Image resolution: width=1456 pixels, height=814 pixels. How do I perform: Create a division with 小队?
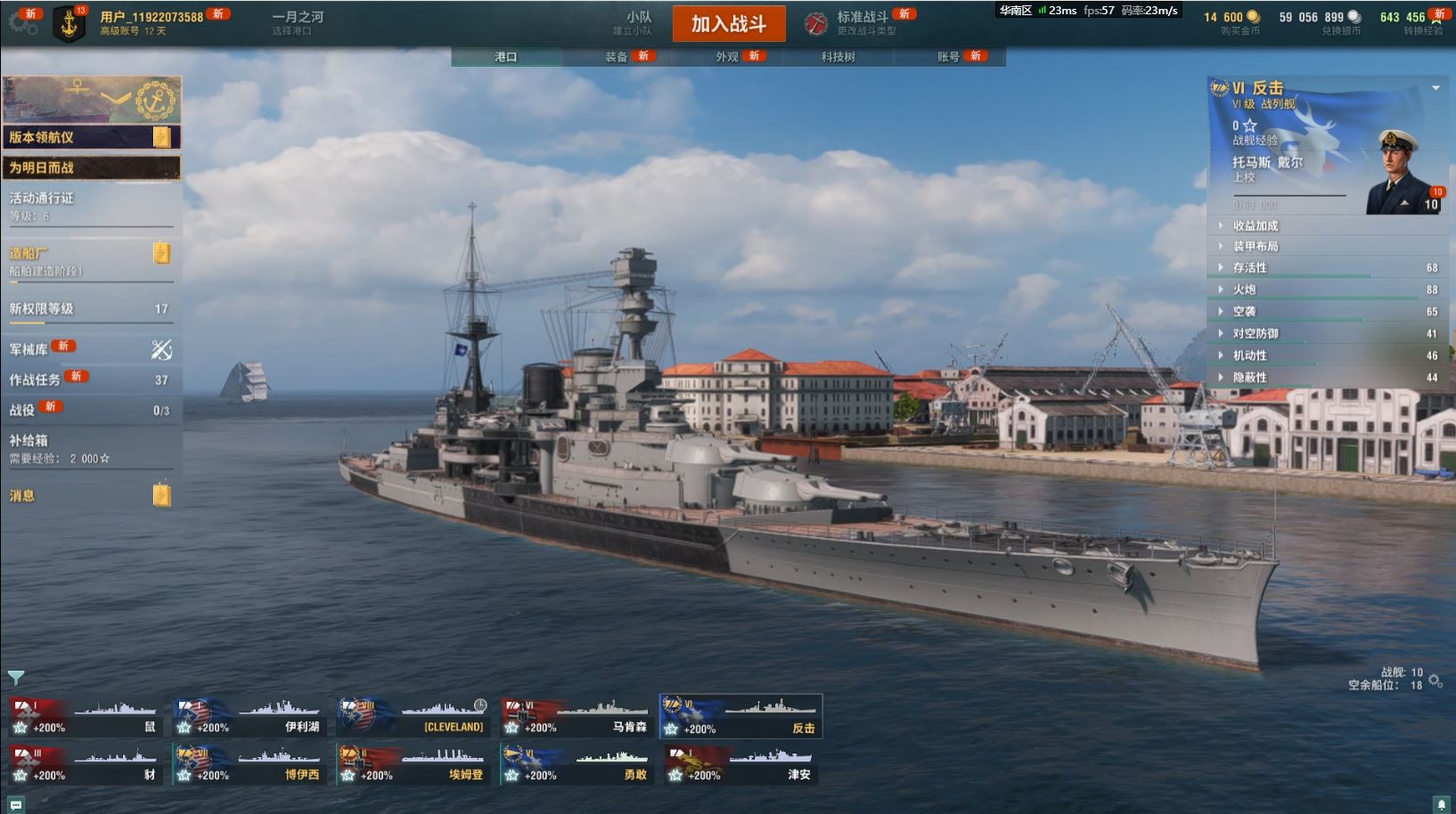[x=635, y=22]
